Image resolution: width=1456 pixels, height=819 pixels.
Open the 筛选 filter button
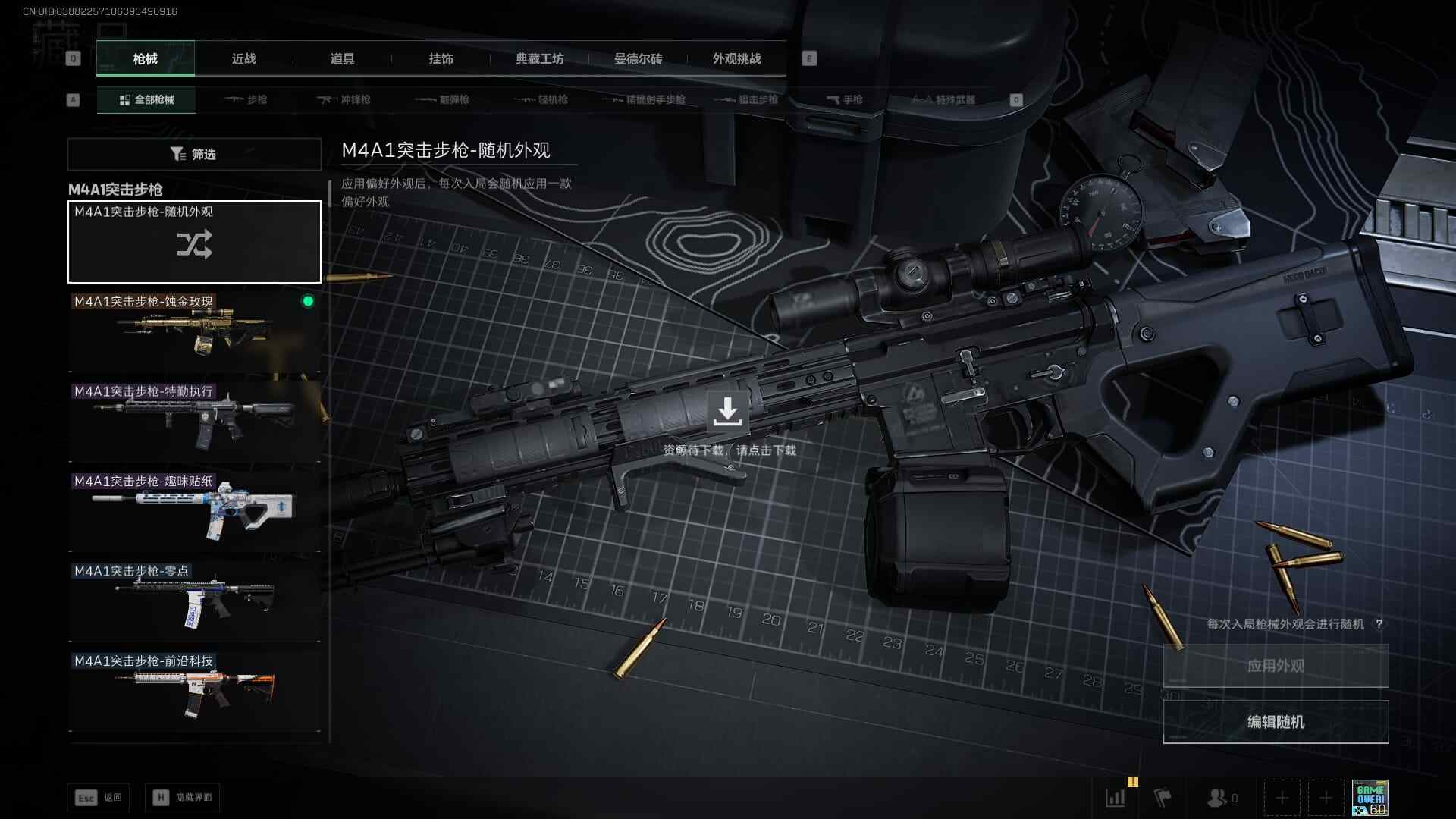[194, 154]
